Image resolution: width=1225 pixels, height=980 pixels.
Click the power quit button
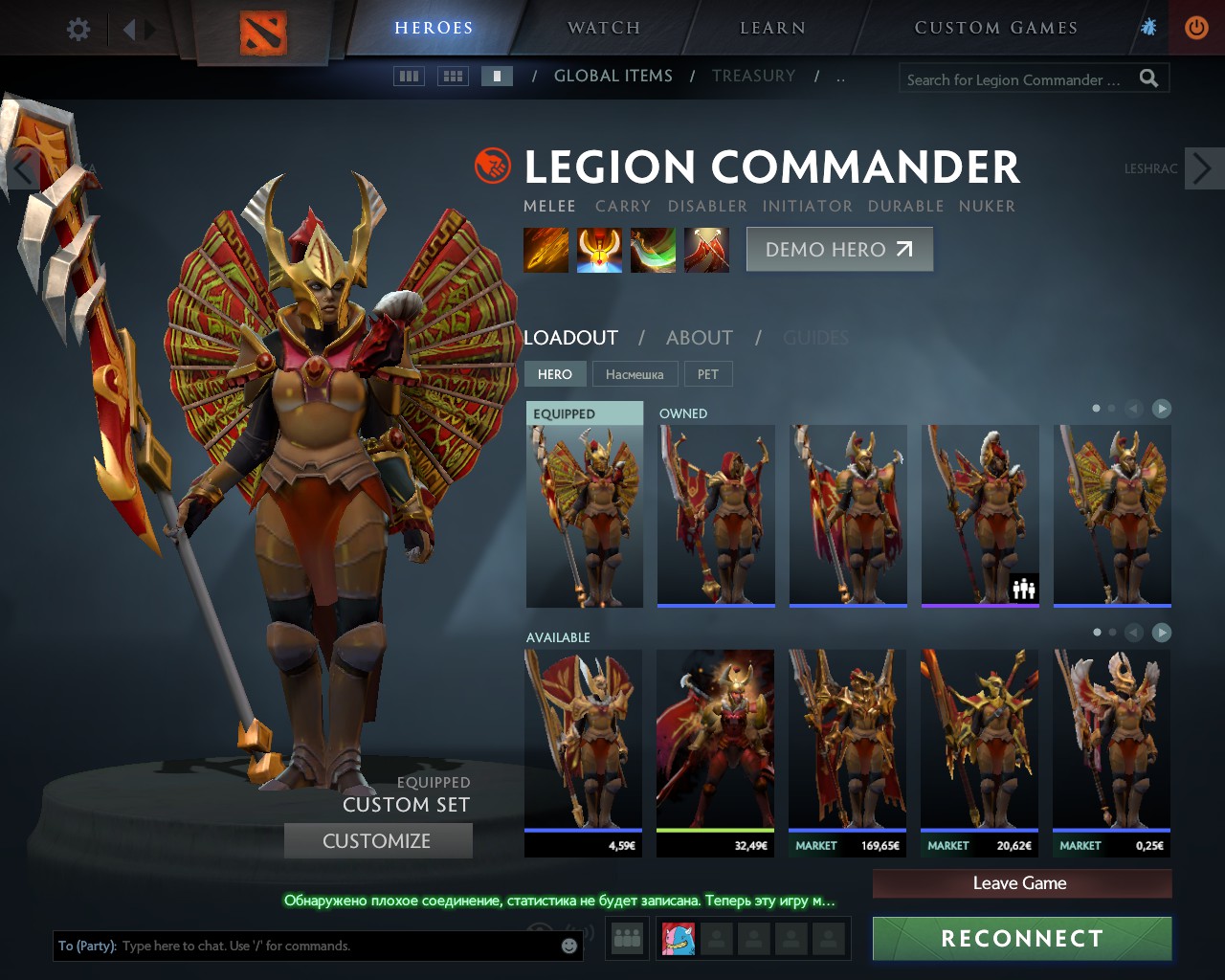[1196, 28]
